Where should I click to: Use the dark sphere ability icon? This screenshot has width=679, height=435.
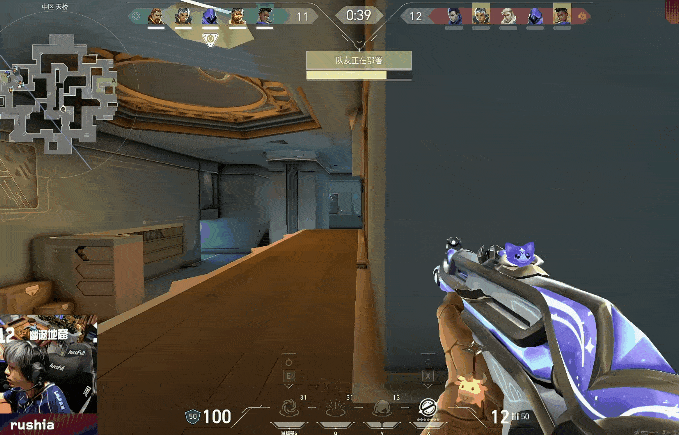[381, 407]
